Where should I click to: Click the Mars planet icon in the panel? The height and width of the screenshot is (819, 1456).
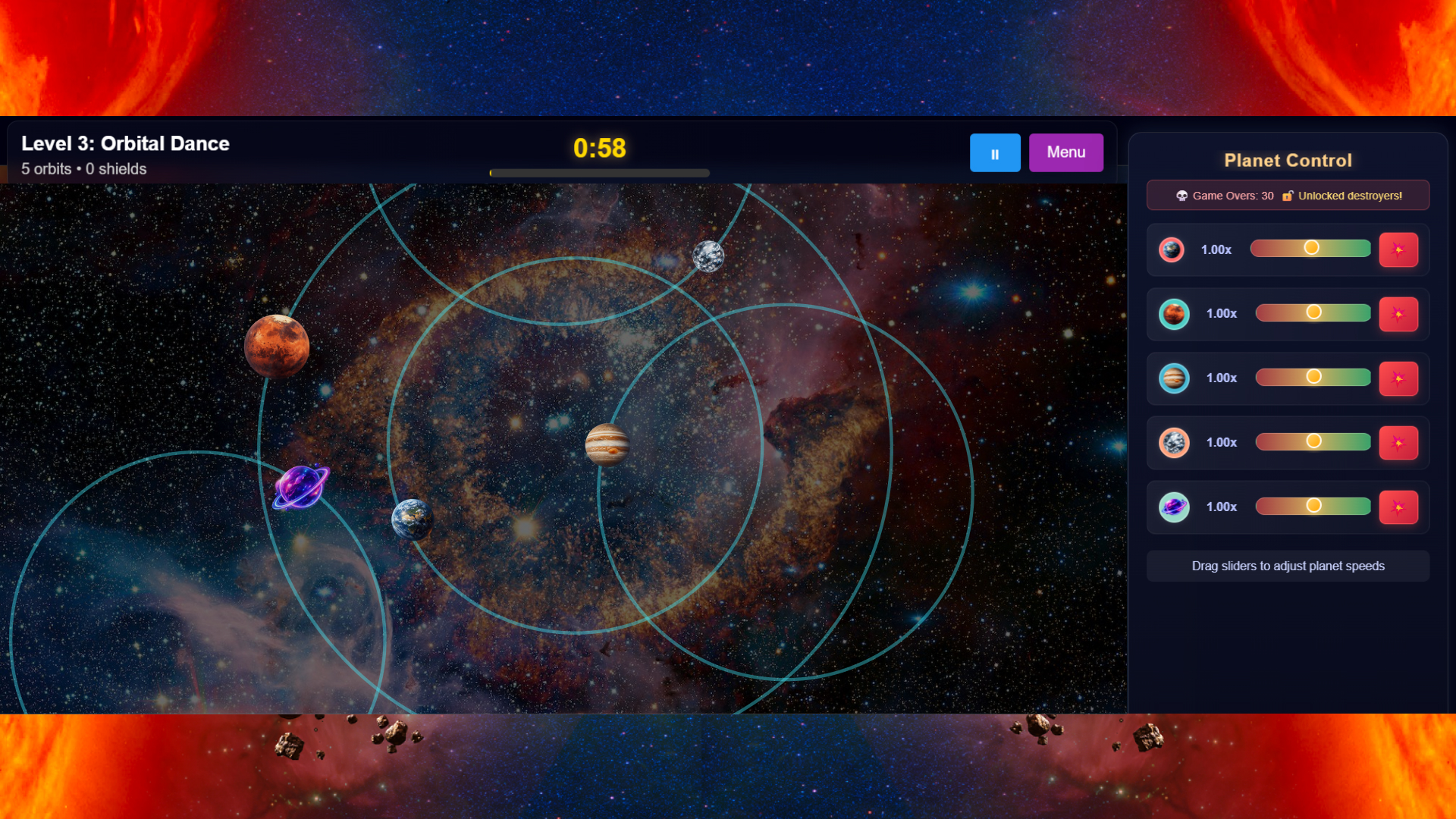1175,314
